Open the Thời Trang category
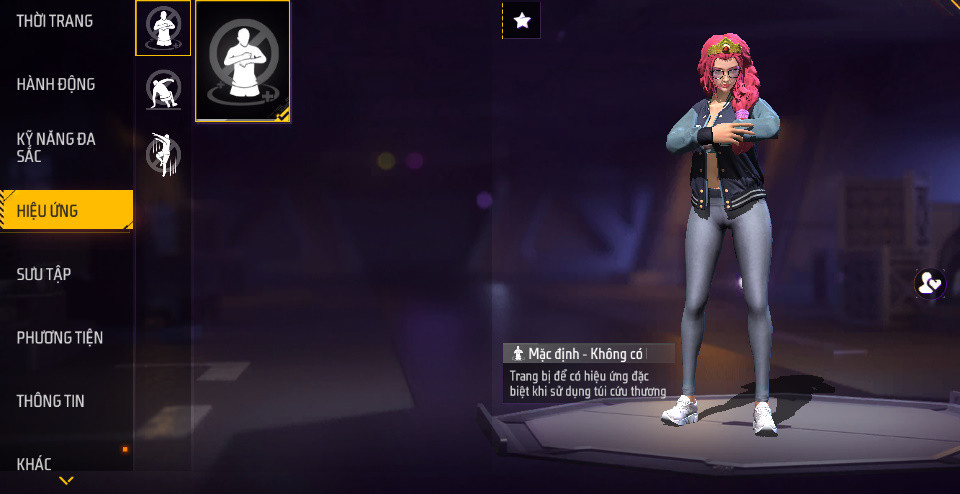This screenshot has height=494, width=960. (55, 21)
